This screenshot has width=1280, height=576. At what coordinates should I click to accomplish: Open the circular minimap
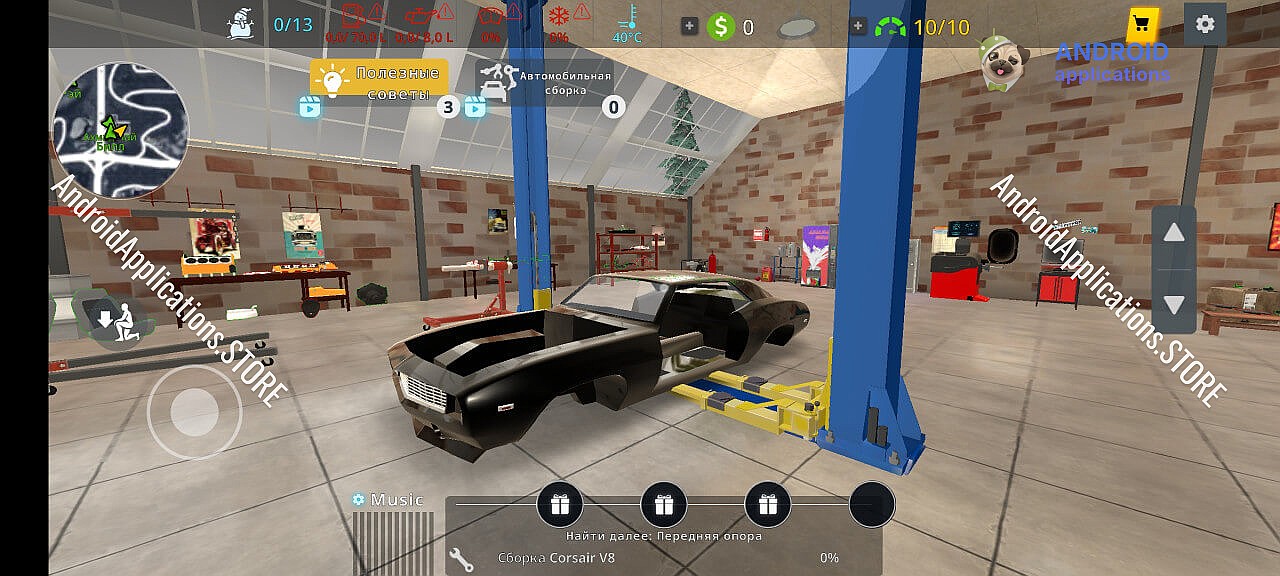(120, 118)
